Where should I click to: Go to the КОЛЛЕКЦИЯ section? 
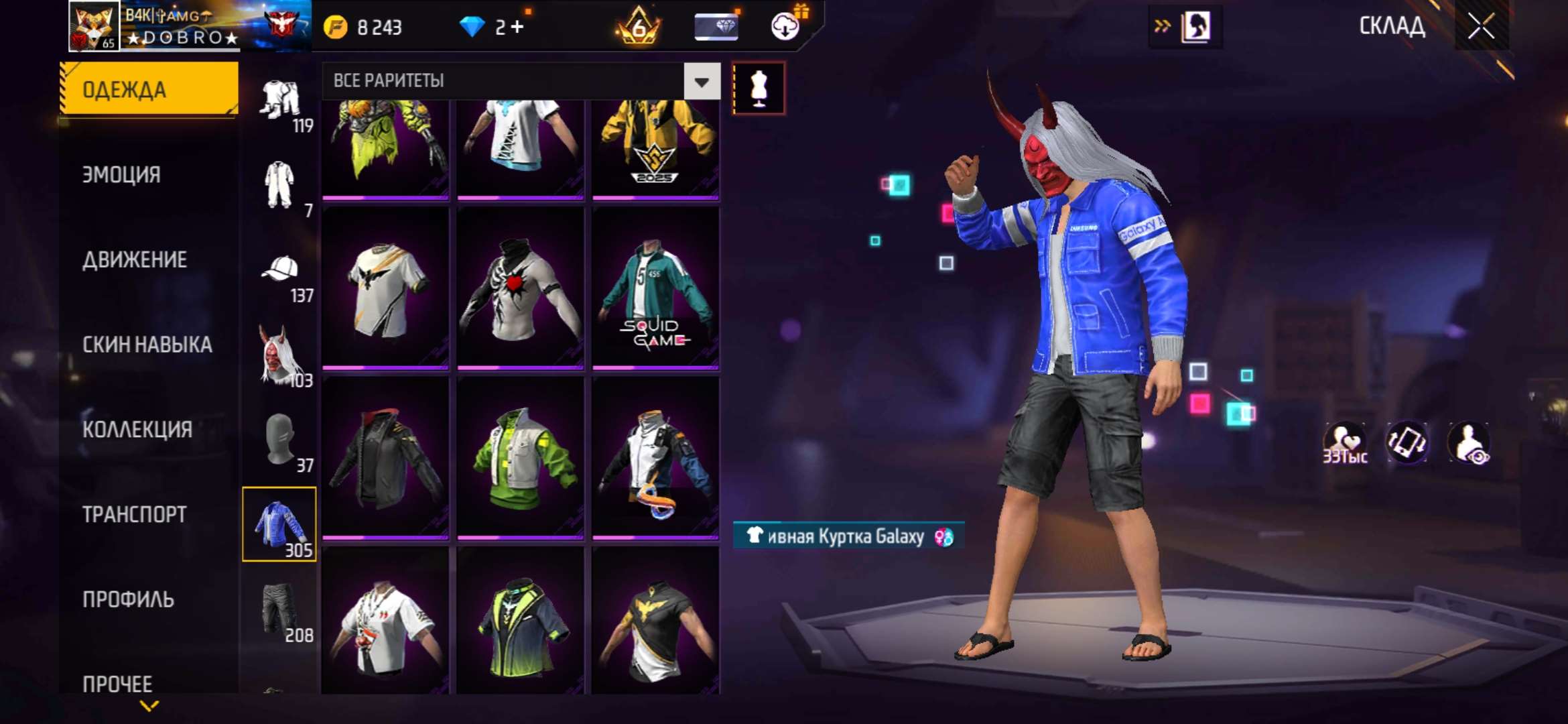(137, 430)
